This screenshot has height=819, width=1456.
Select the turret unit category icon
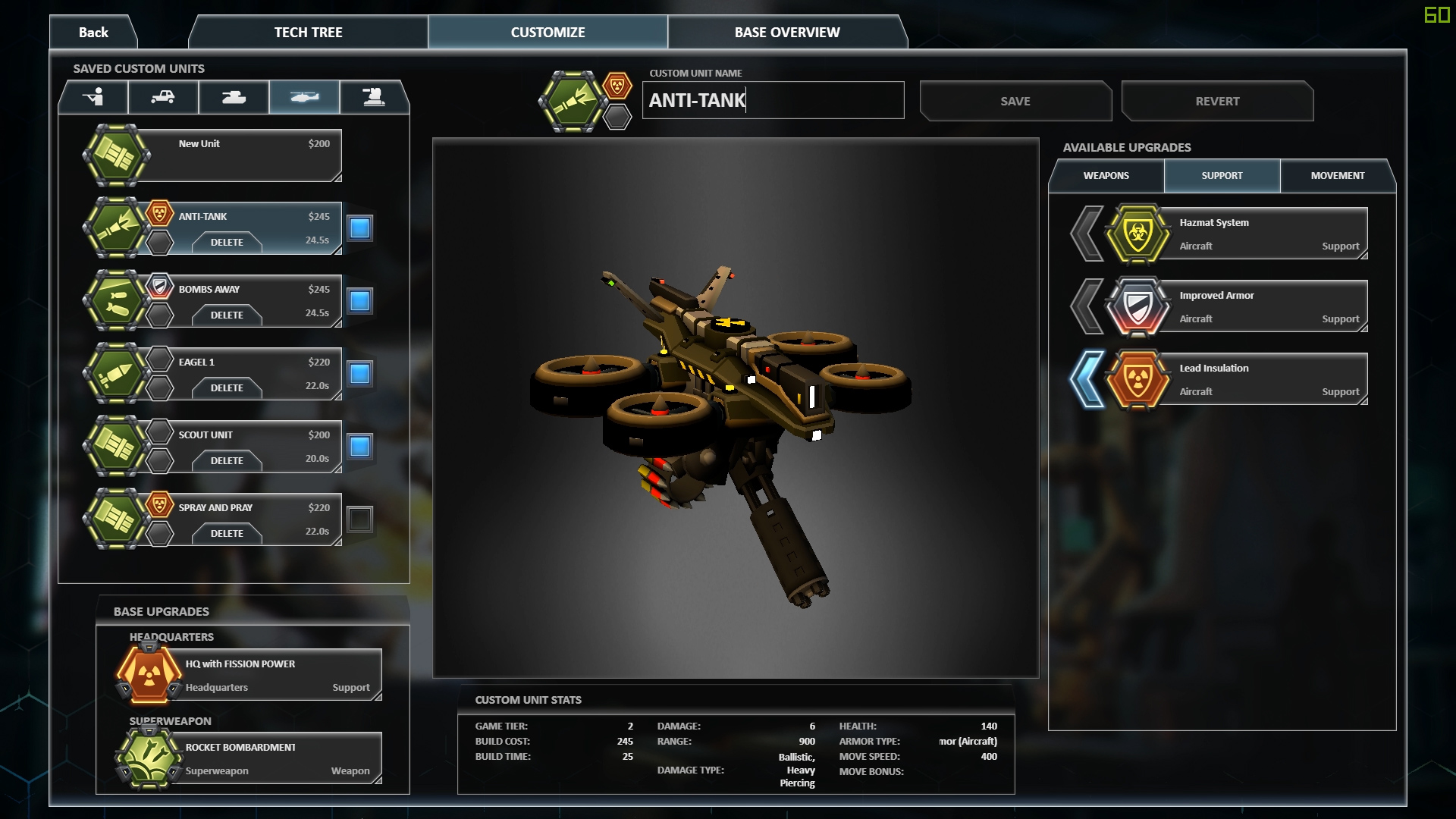(x=375, y=97)
